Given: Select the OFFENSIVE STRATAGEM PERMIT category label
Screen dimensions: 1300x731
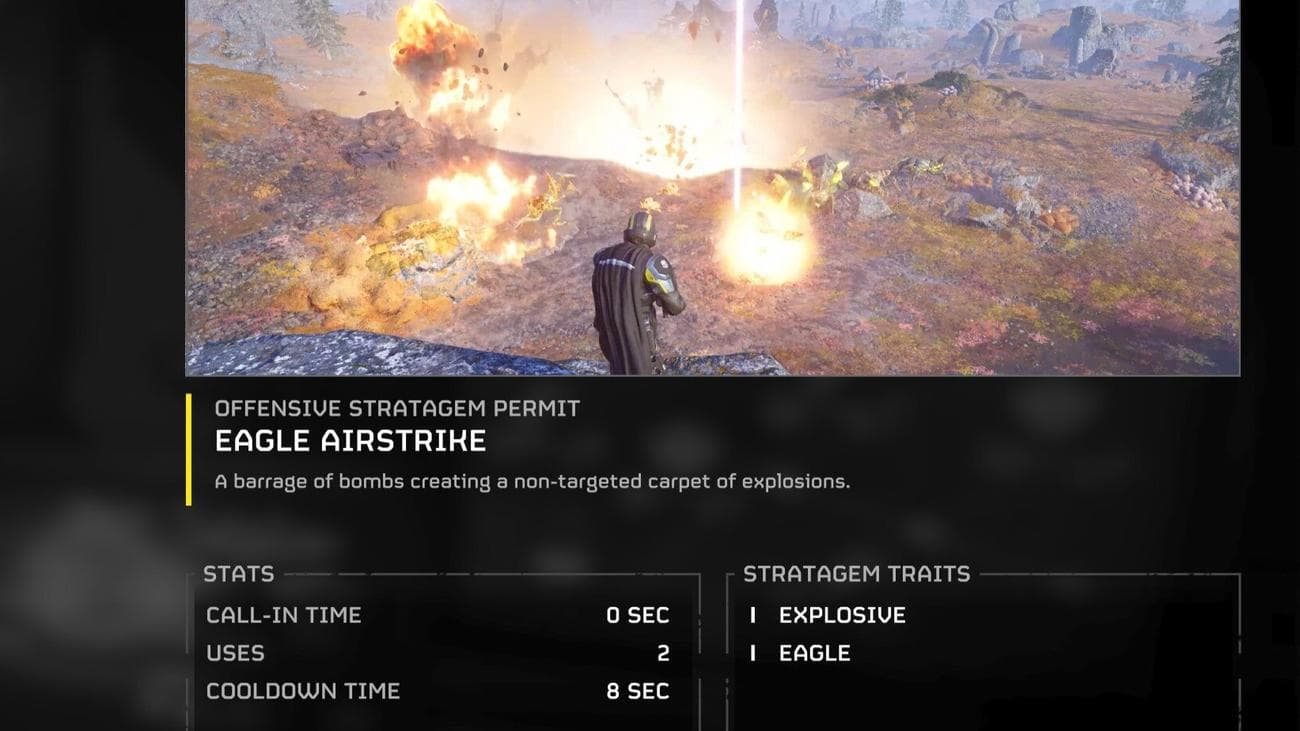Looking at the screenshot, I should (x=397, y=408).
